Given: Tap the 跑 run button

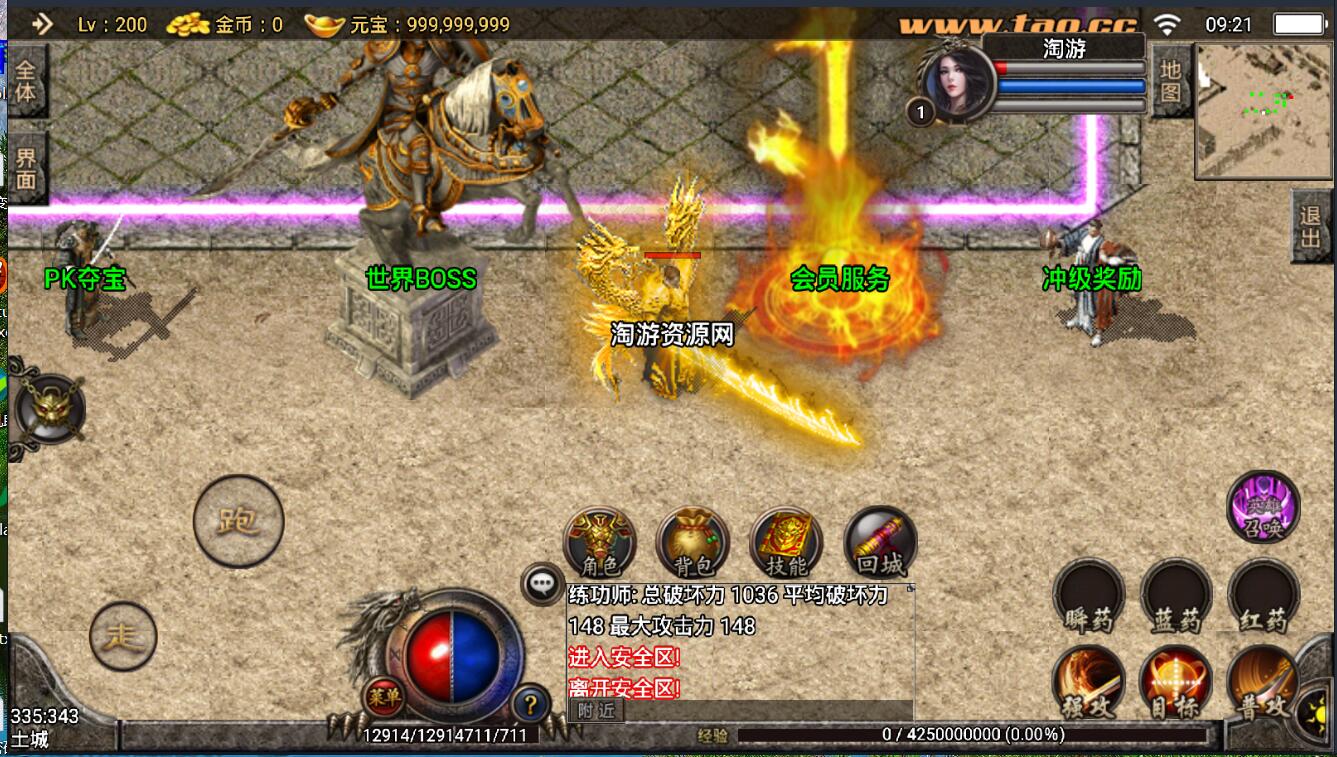Looking at the screenshot, I should (x=238, y=521).
